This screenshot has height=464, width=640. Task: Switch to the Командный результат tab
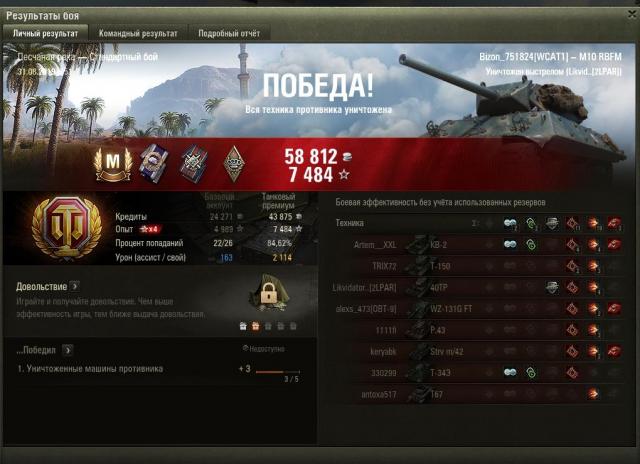pyautogui.click(x=136, y=33)
